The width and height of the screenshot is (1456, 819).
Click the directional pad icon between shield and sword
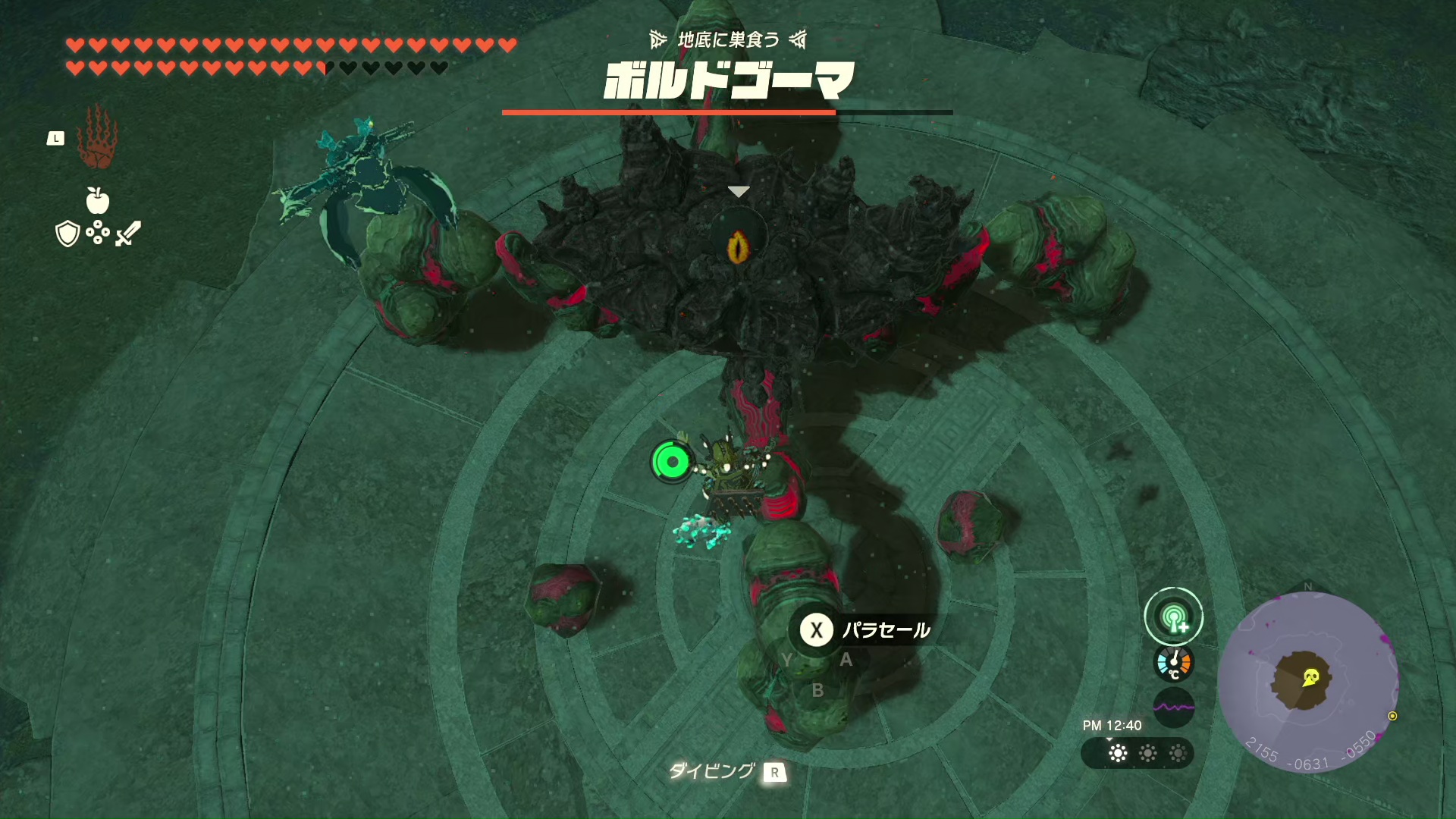[98, 234]
